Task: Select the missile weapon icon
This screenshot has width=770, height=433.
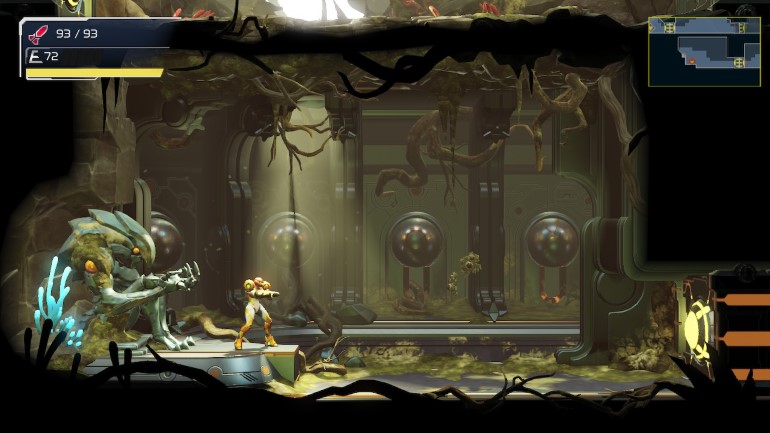Action: point(38,35)
